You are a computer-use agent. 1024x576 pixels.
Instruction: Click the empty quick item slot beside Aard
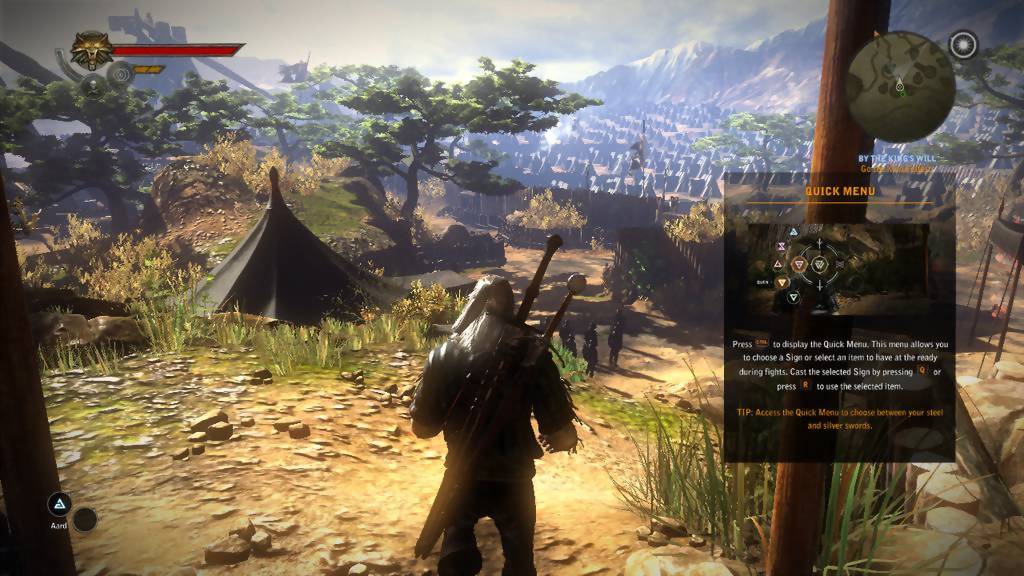coord(85,519)
